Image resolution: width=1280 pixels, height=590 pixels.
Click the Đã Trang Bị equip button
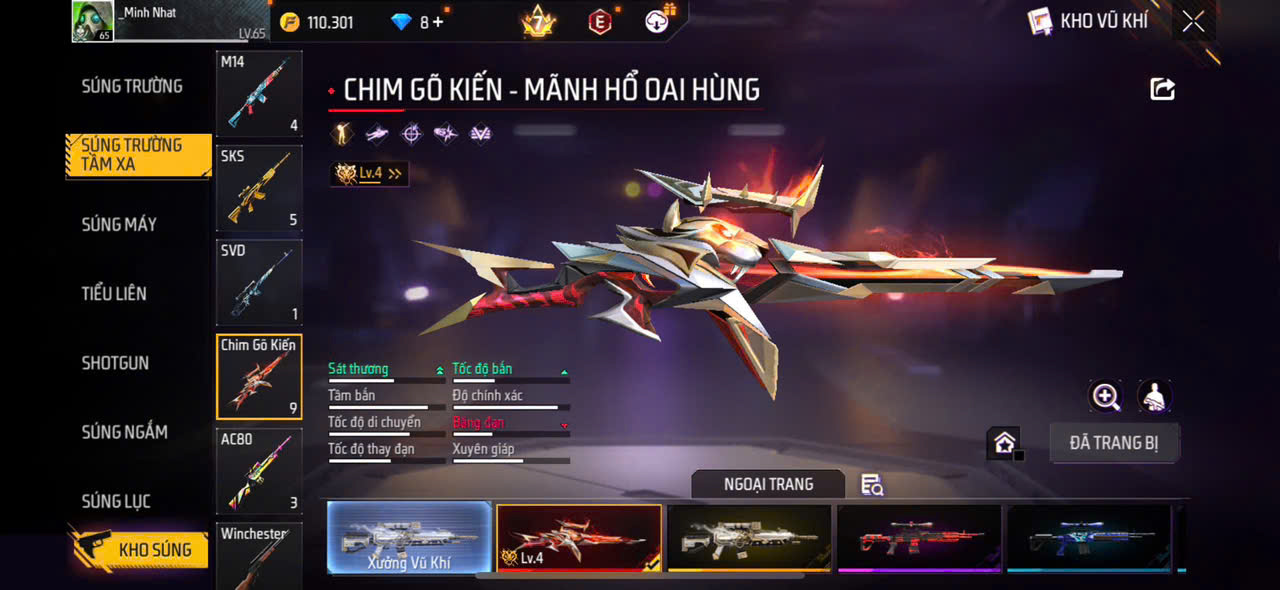[x=1114, y=443]
